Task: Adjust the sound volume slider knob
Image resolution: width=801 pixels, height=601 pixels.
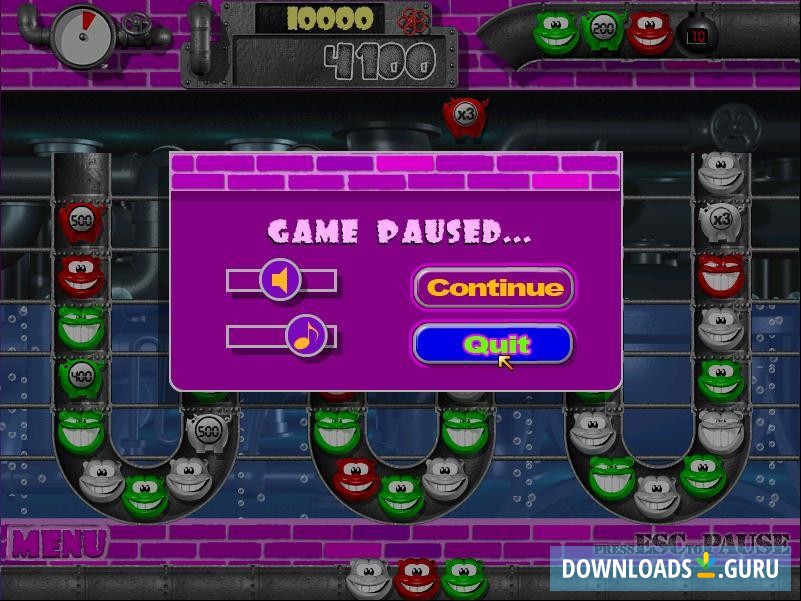Action: pyautogui.click(x=281, y=281)
